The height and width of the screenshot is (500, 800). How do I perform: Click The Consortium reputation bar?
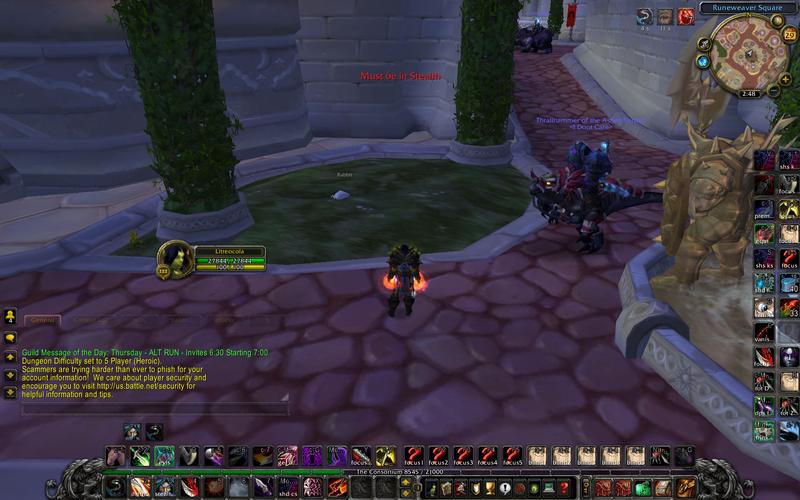tap(400, 472)
